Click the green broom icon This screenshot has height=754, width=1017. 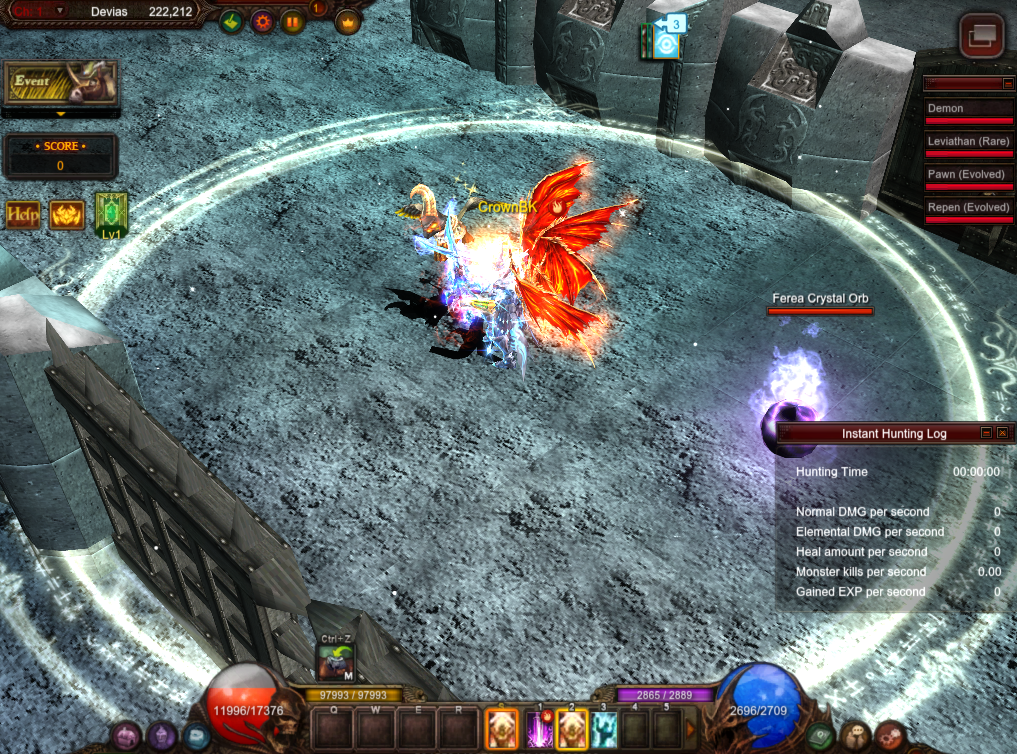point(232,21)
